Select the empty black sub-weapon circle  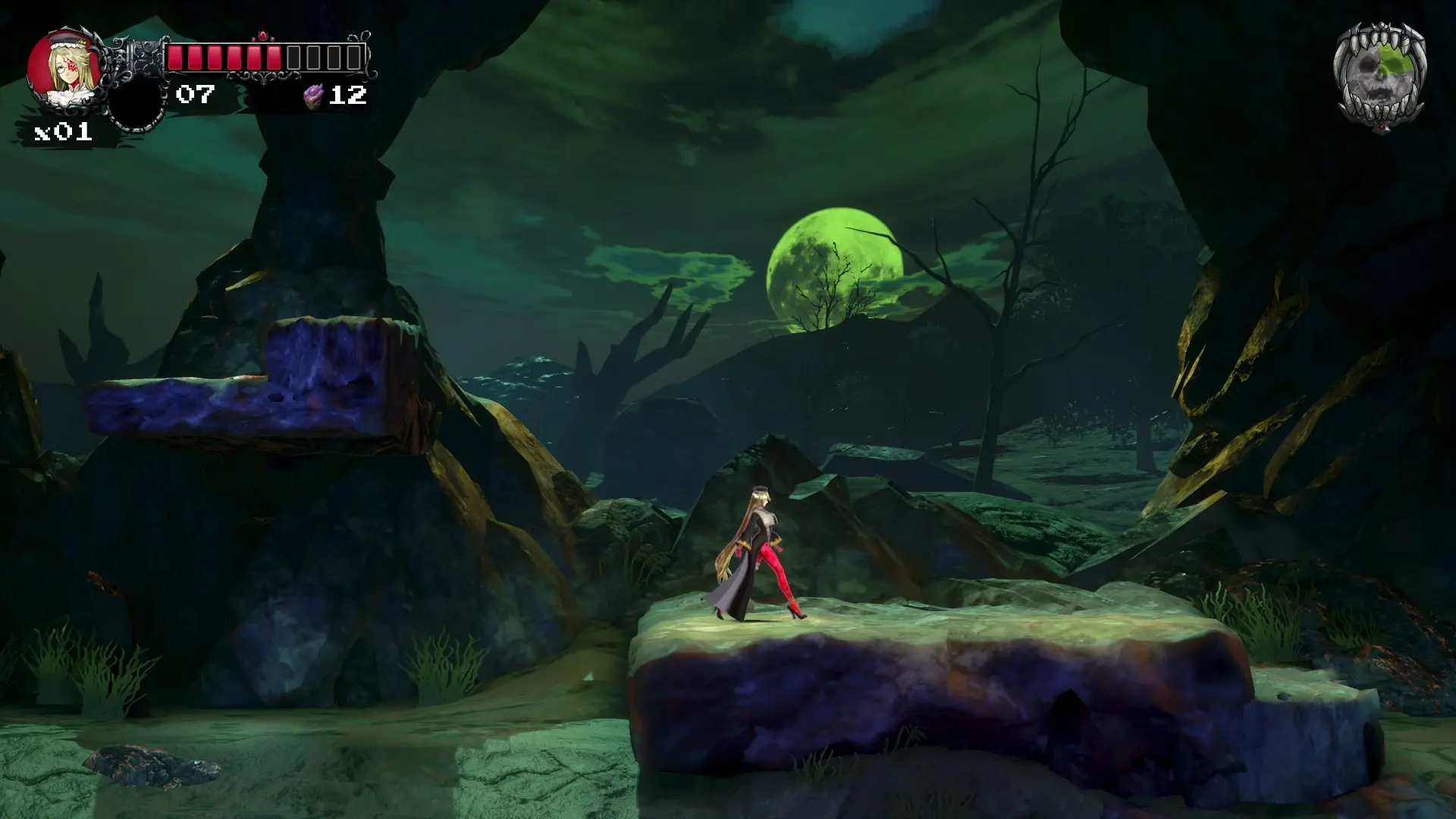coord(137,105)
